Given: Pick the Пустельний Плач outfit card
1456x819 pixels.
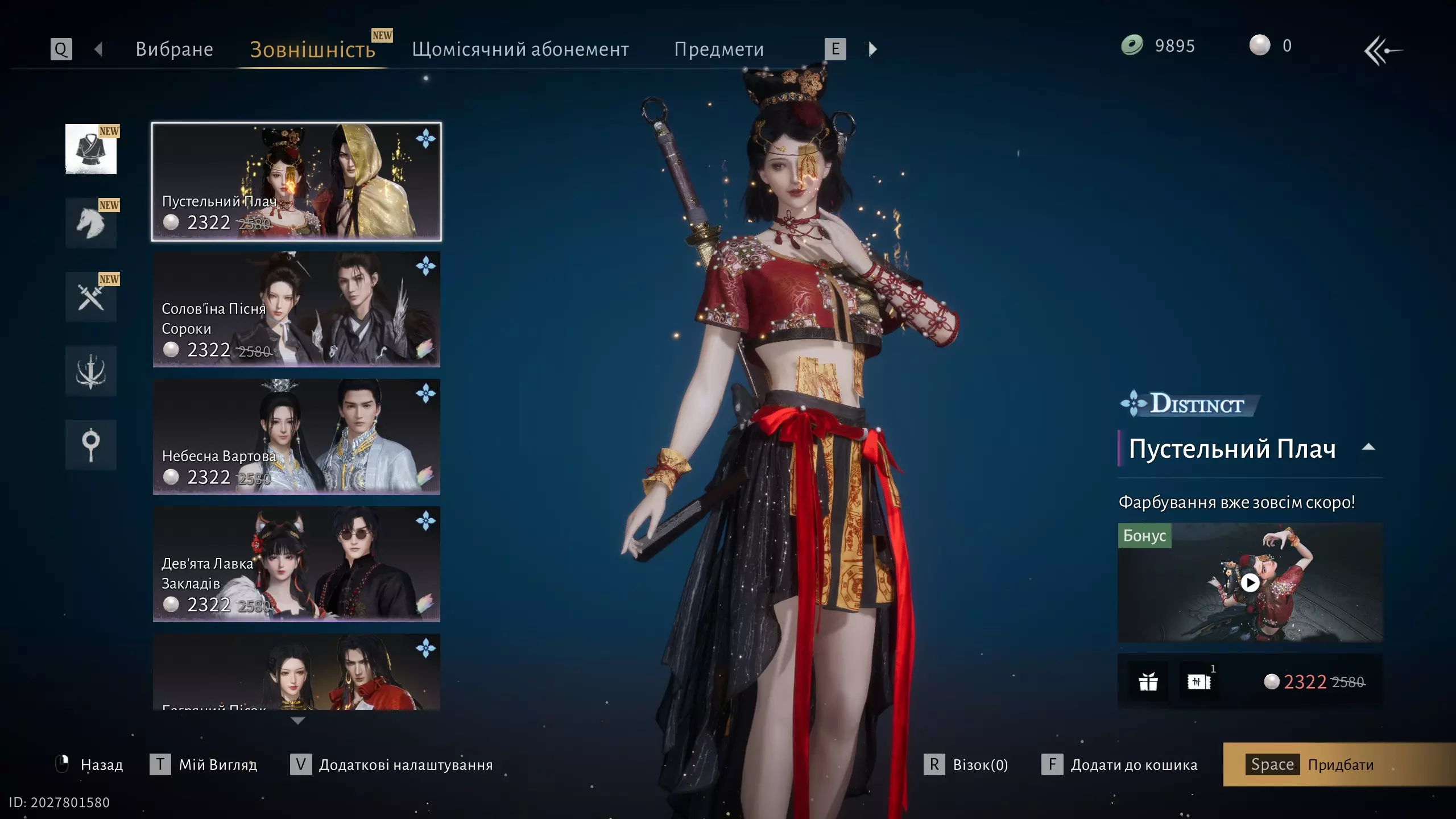Looking at the screenshot, I should [x=296, y=182].
